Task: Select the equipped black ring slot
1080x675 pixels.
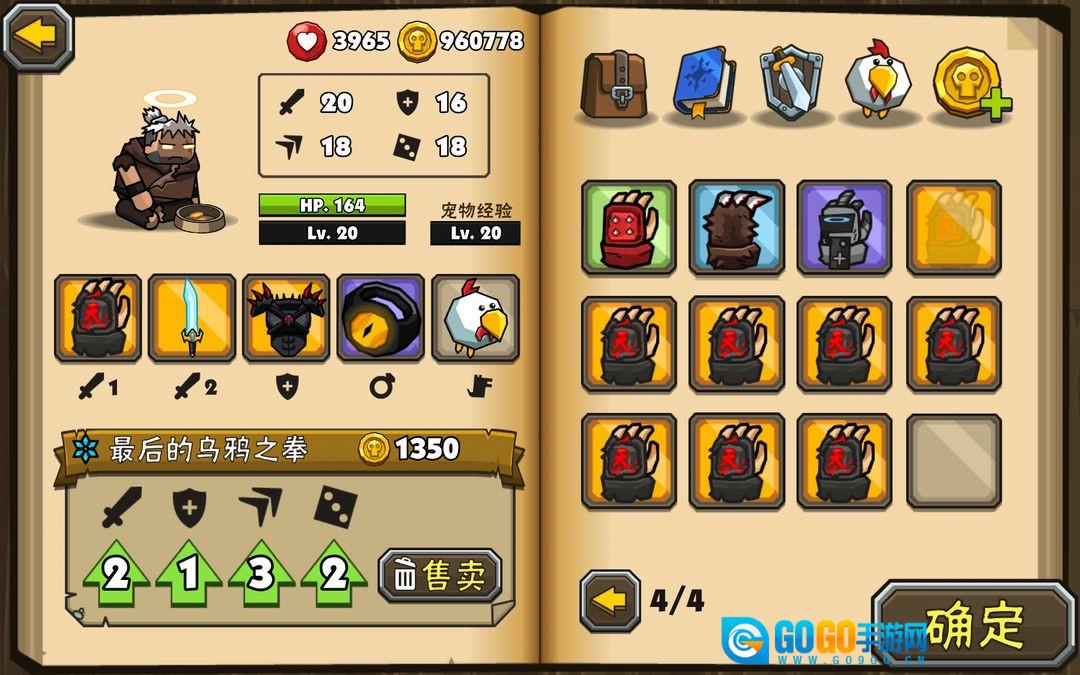Action: coord(380,318)
